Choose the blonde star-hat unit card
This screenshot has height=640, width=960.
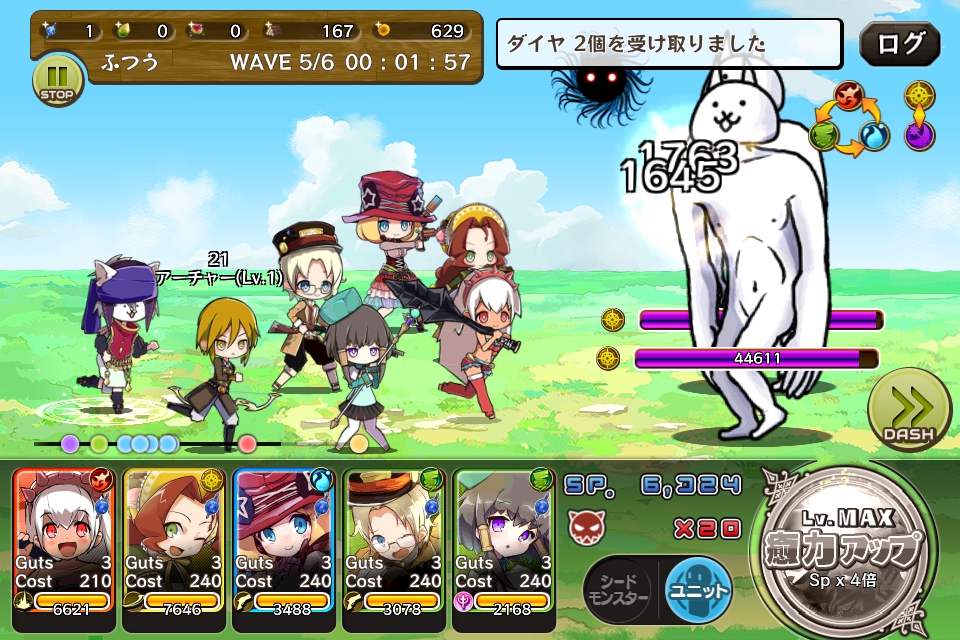[x=284, y=540]
